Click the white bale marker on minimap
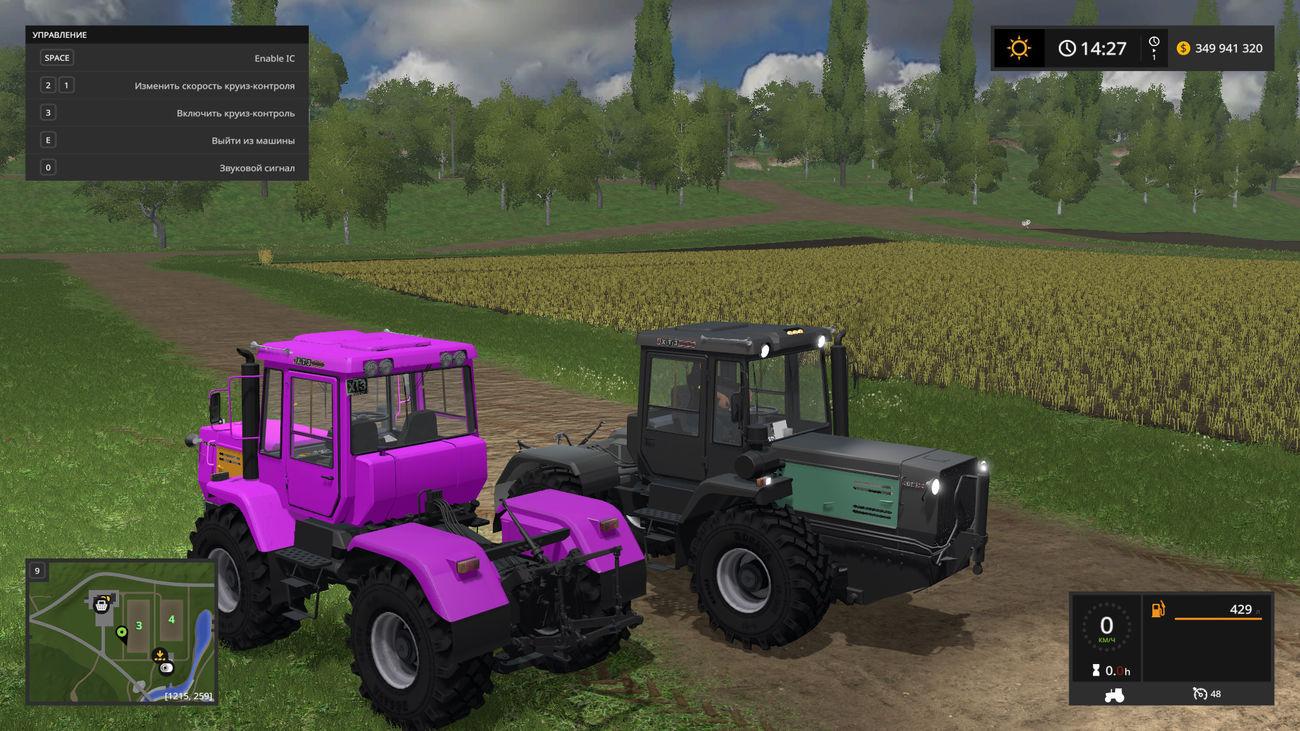The width and height of the screenshot is (1300, 731). (x=167, y=667)
